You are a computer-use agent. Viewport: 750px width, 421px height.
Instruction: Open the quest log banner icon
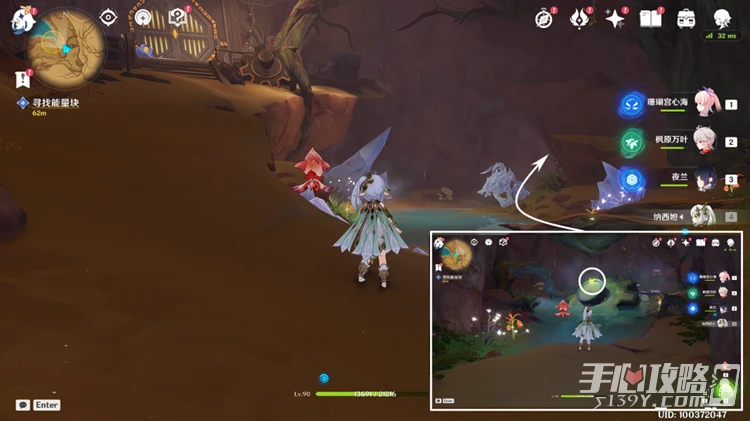click(x=21, y=78)
